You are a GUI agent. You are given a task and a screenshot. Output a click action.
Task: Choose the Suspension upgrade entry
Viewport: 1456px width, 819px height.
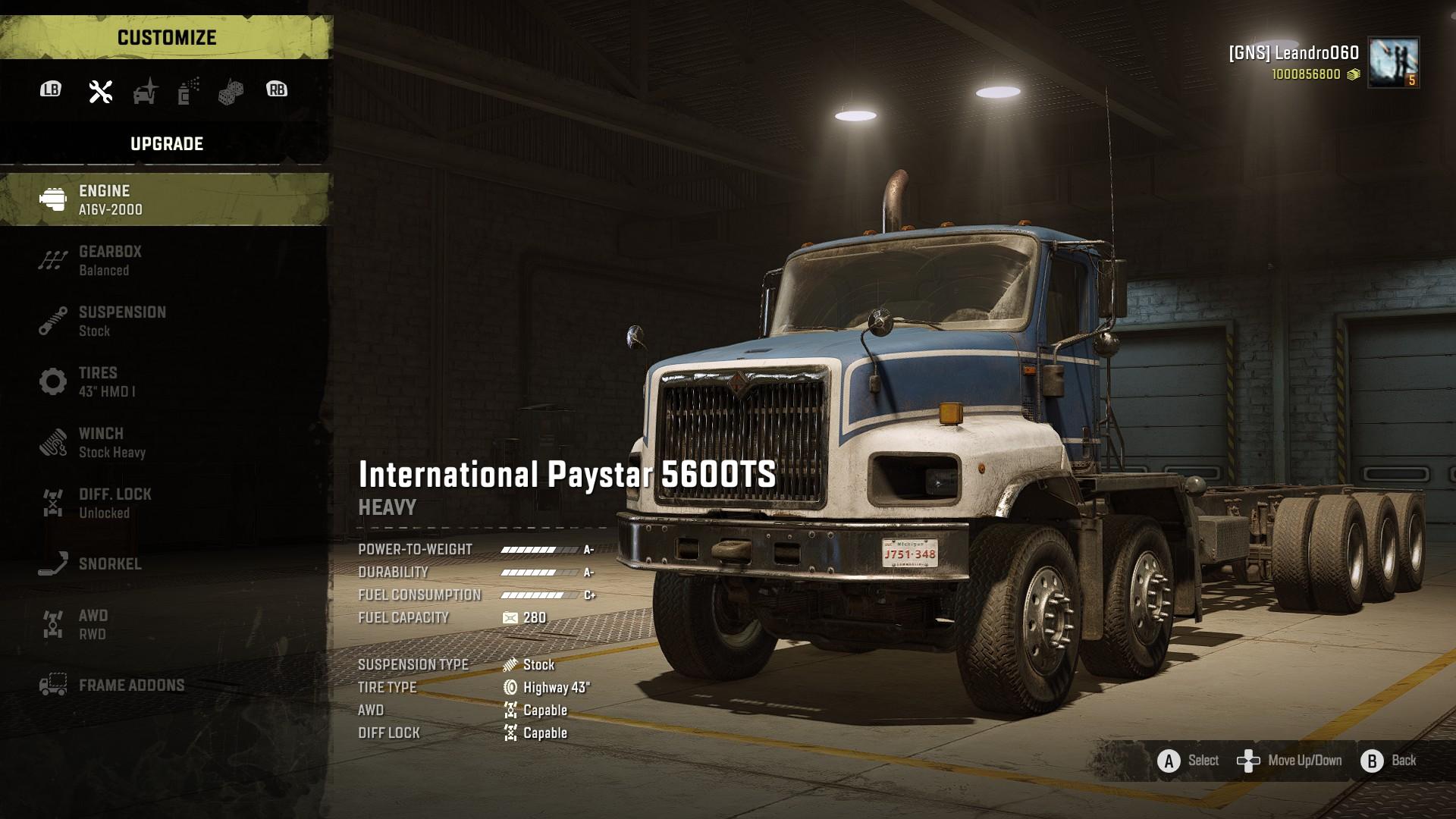point(165,321)
